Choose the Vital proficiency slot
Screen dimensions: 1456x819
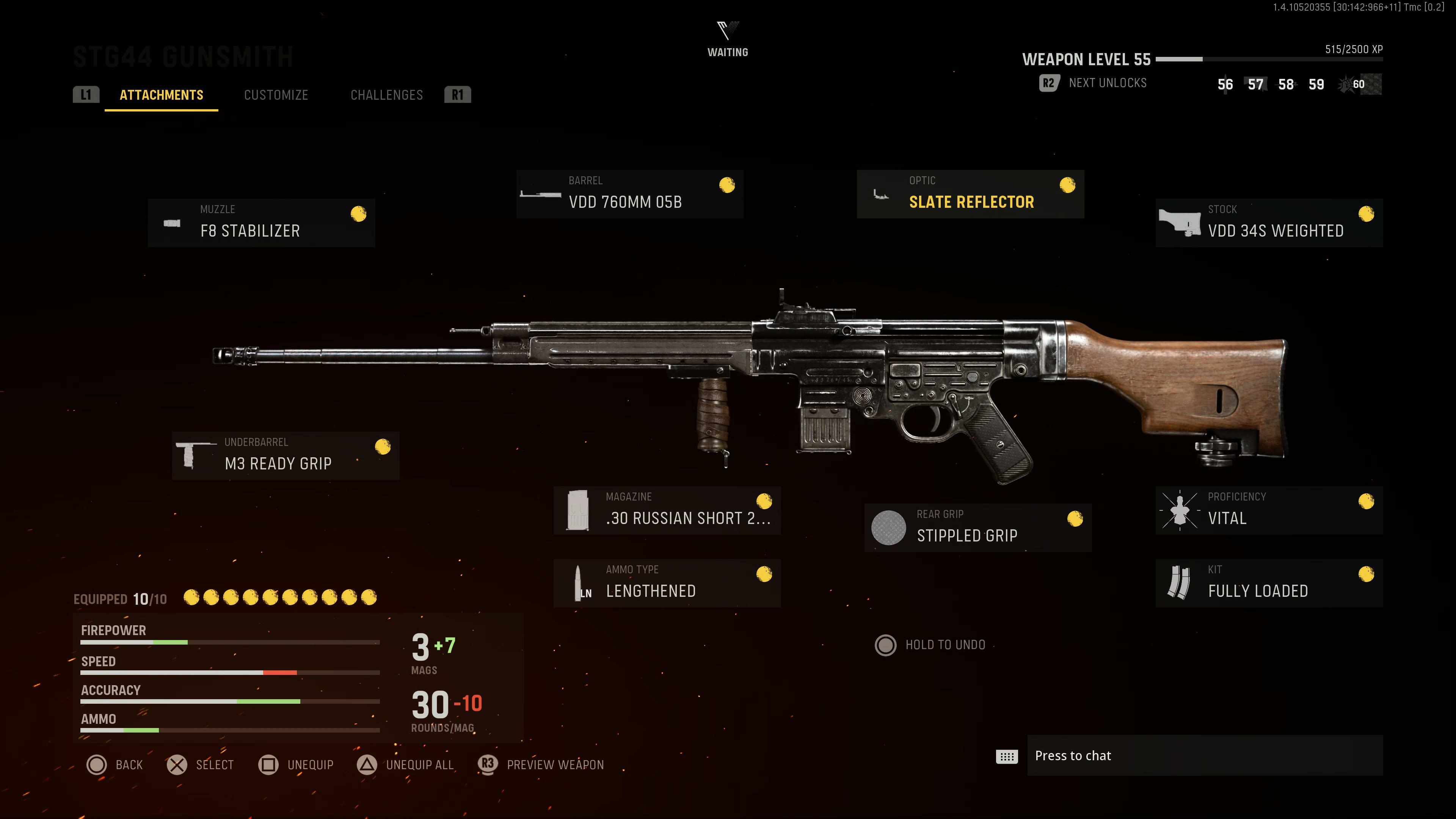pos(1269,510)
